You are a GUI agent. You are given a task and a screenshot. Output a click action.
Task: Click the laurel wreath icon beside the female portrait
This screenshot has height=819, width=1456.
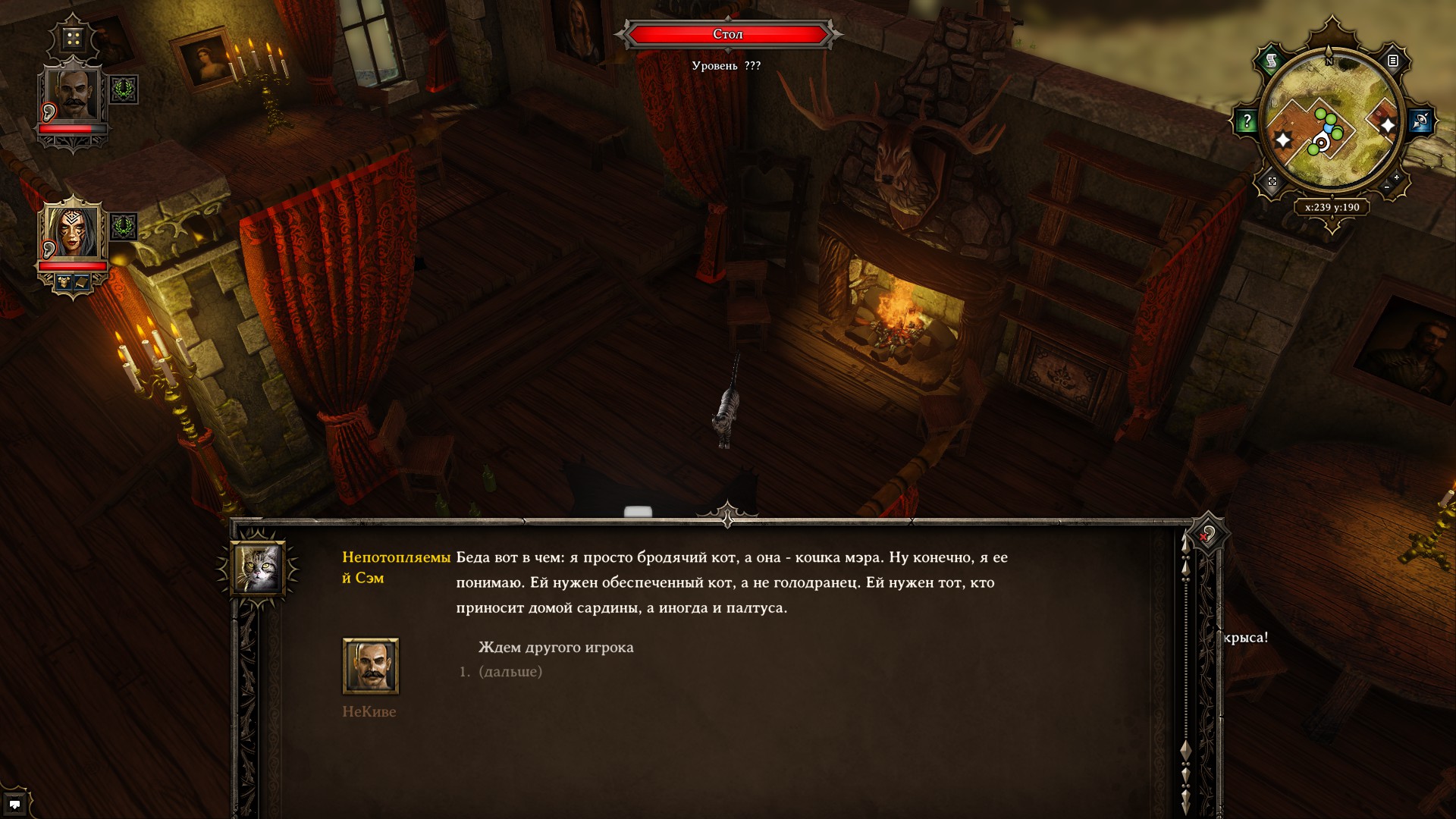pos(123,224)
